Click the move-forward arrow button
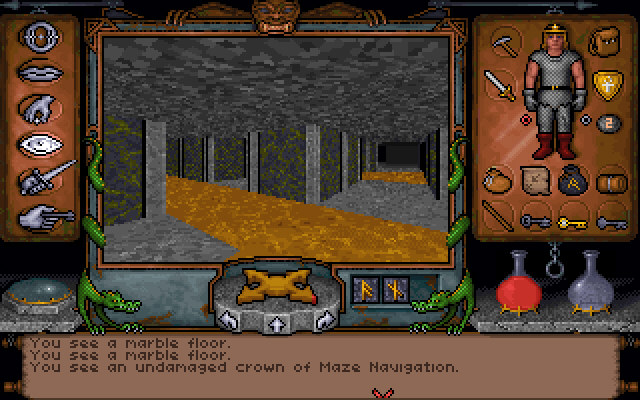The image size is (640, 400). tap(272, 323)
